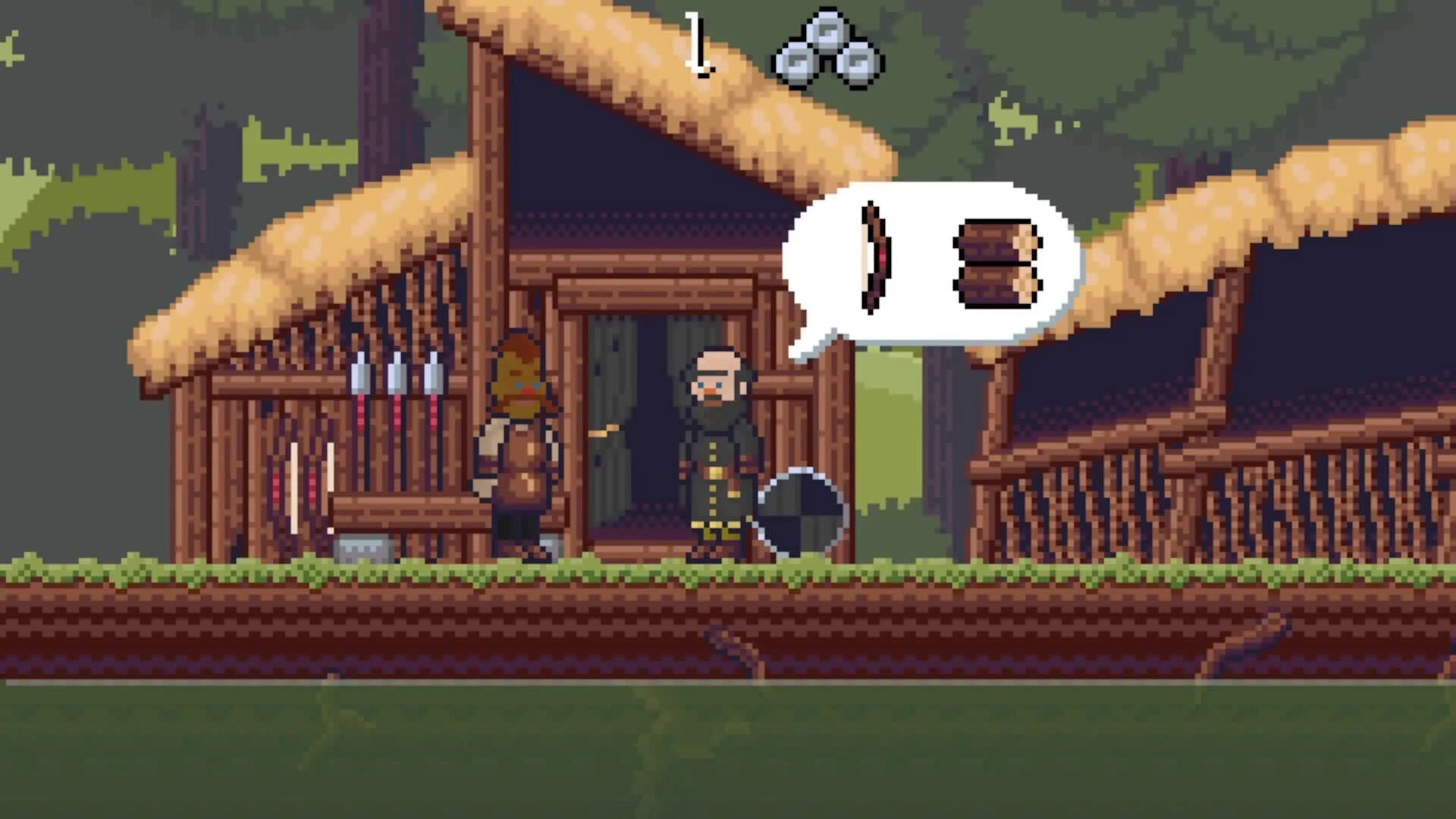Click the white downward marker above the roof
1456x819 pixels.
click(x=699, y=42)
